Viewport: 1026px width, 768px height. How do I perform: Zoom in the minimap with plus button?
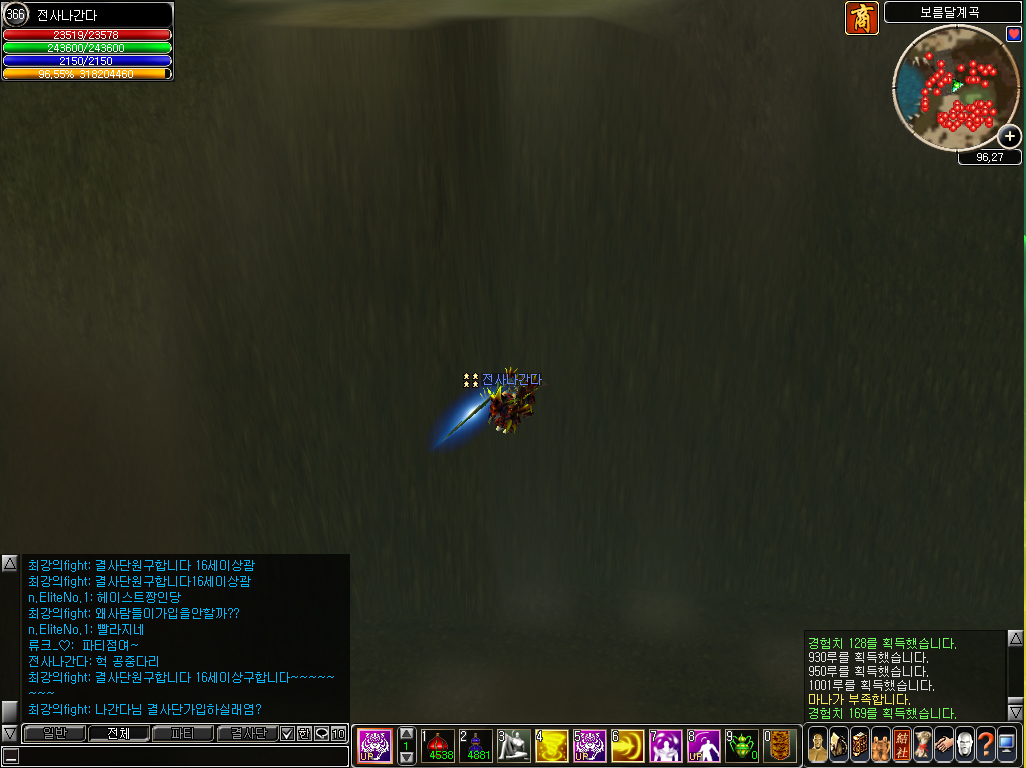pyautogui.click(x=1010, y=137)
